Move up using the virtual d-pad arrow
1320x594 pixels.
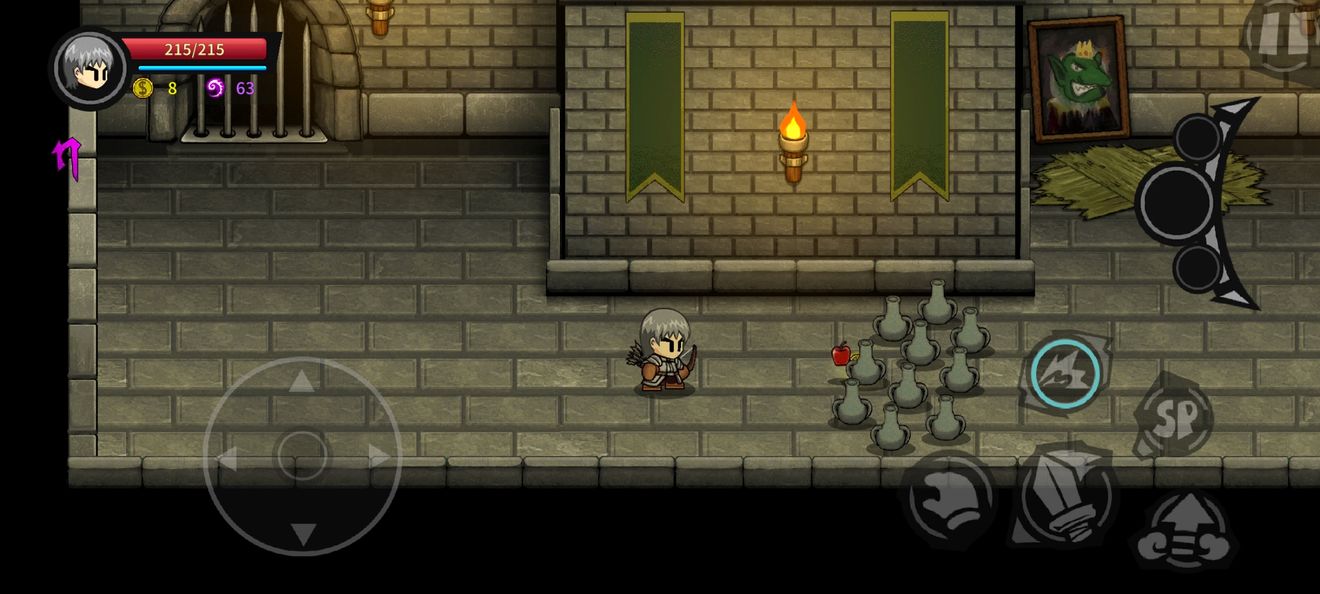(x=302, y=380)
